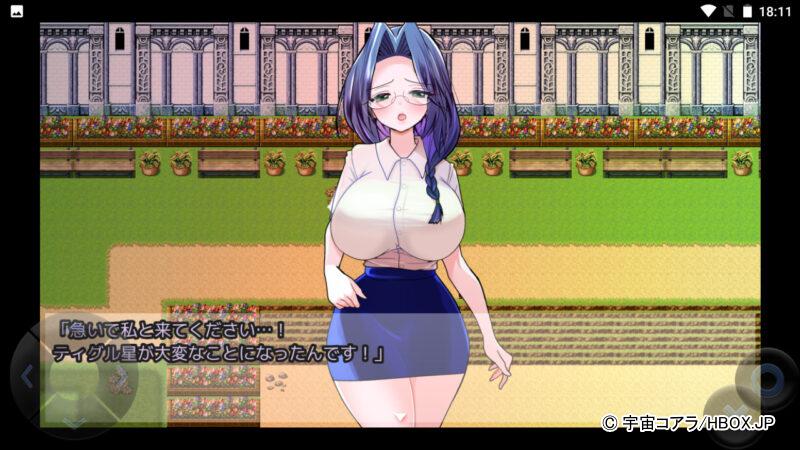Tap the left arrow on the virtual d-pad
This screenshot has width=800, height=450.
point(28,377)
